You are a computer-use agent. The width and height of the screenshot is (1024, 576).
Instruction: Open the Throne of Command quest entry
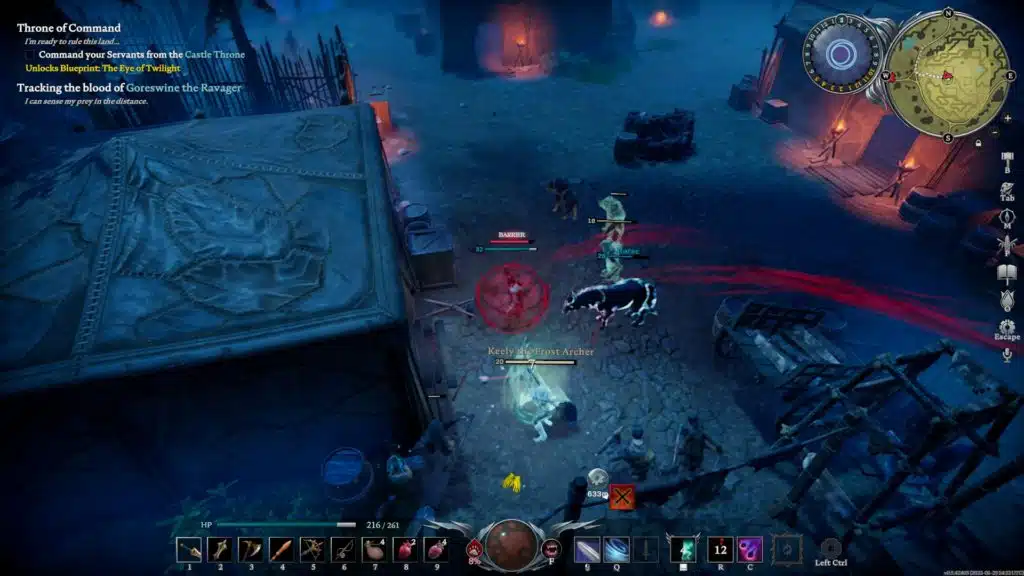pos(69,28)
